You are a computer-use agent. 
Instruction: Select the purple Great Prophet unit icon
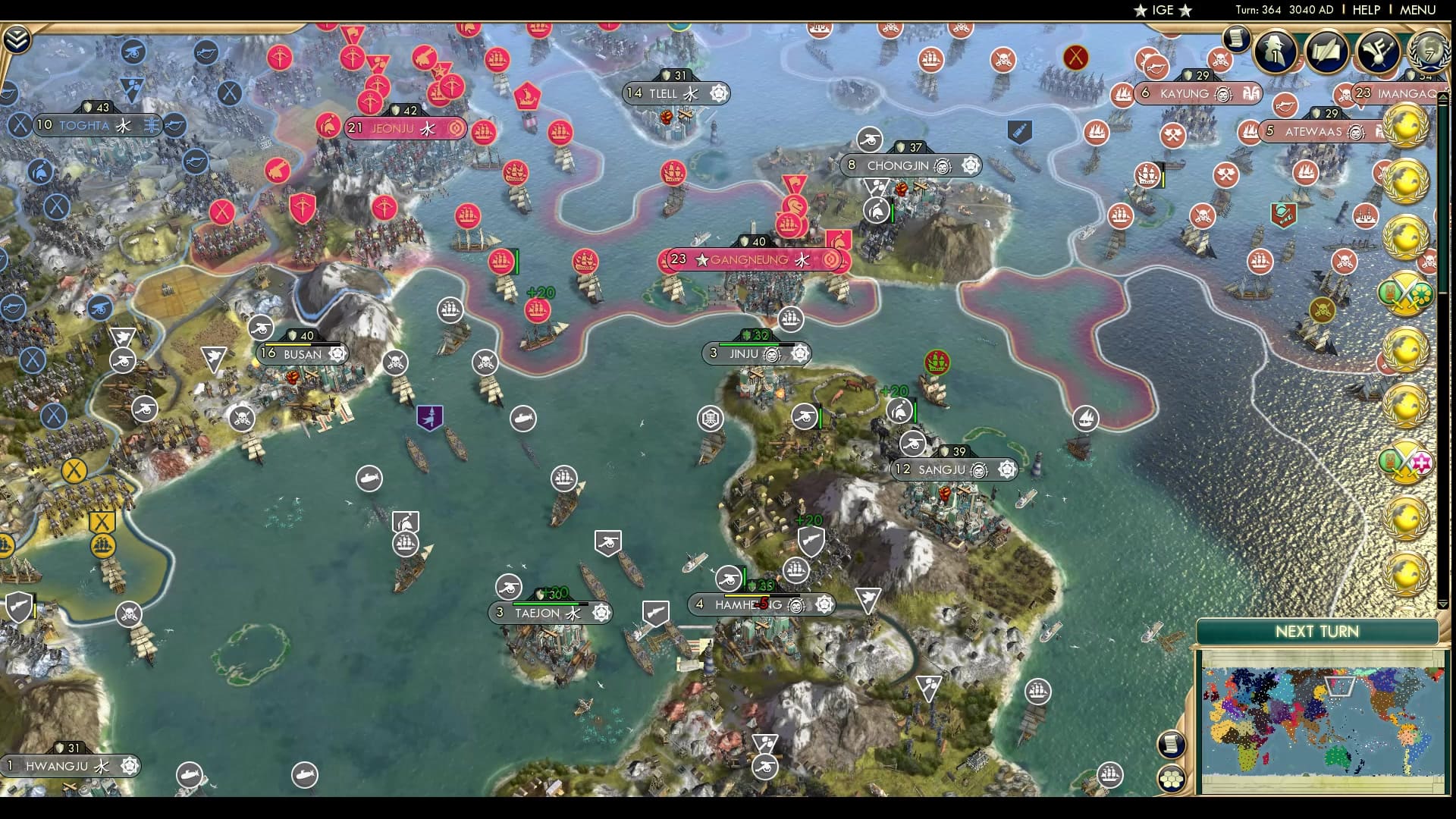click(x=428, y=416)
